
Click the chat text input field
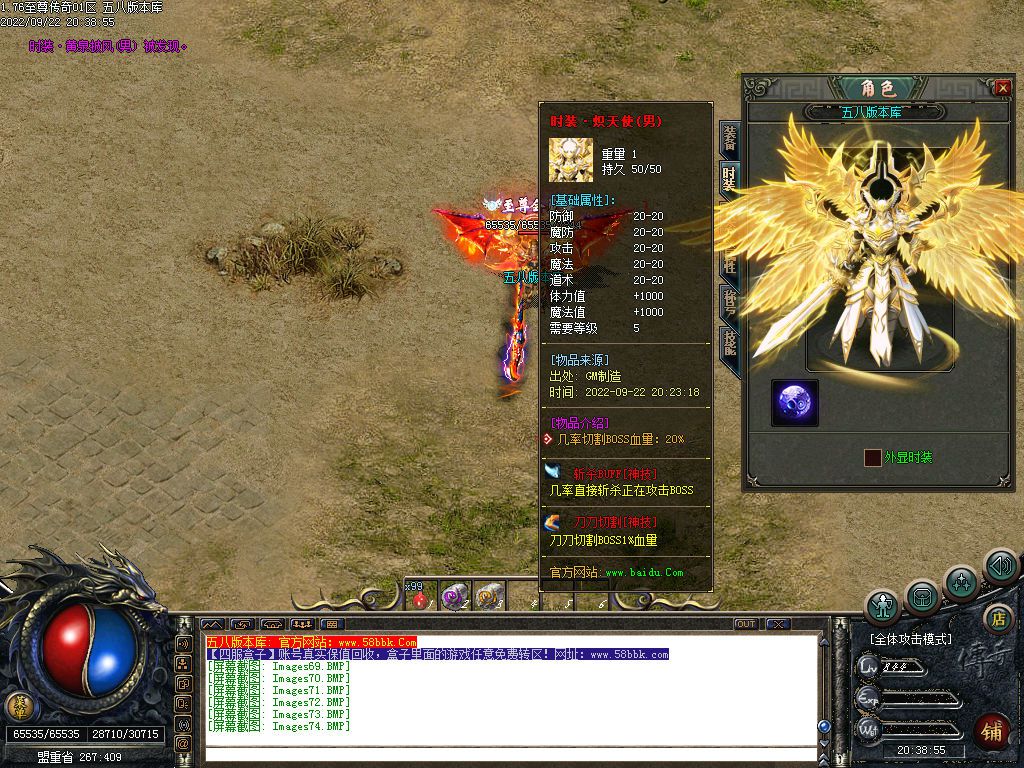510,753
